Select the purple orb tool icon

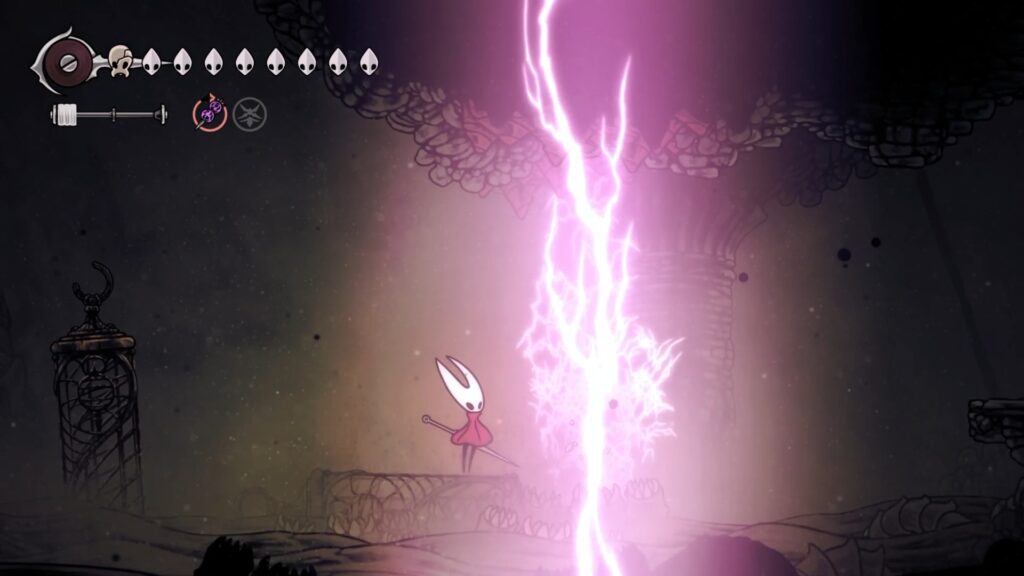(x=209, y=114)
